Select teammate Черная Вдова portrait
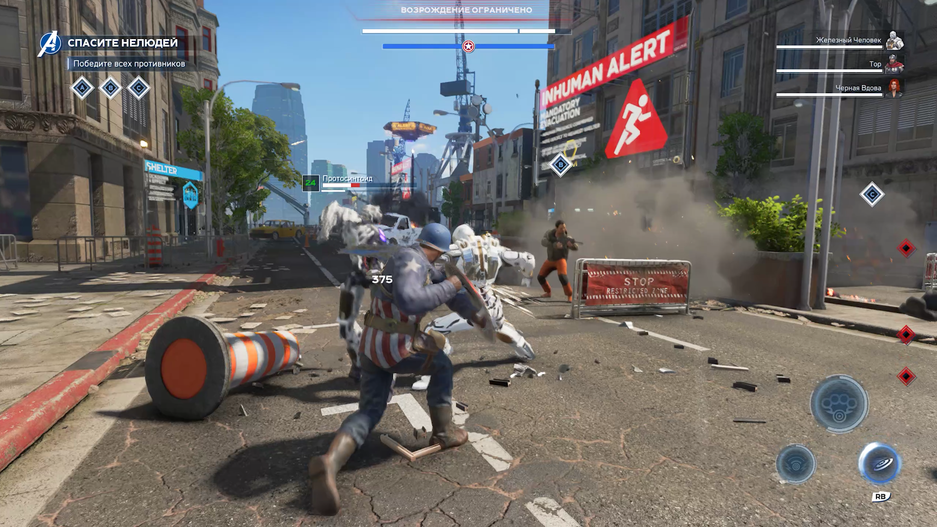This screenshot has width=937, height=527. click(x=894, y=88)
